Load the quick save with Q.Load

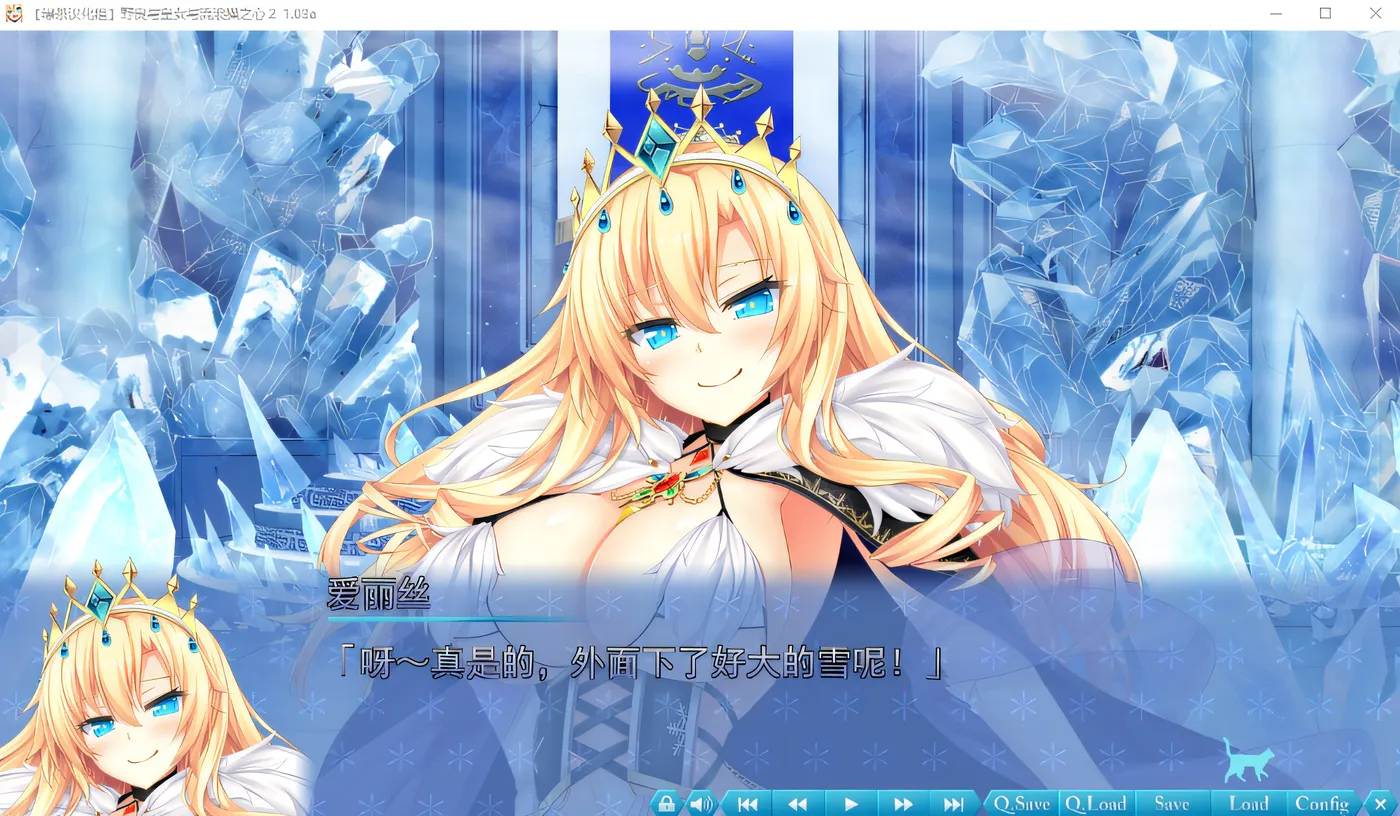coord(1097,802)
